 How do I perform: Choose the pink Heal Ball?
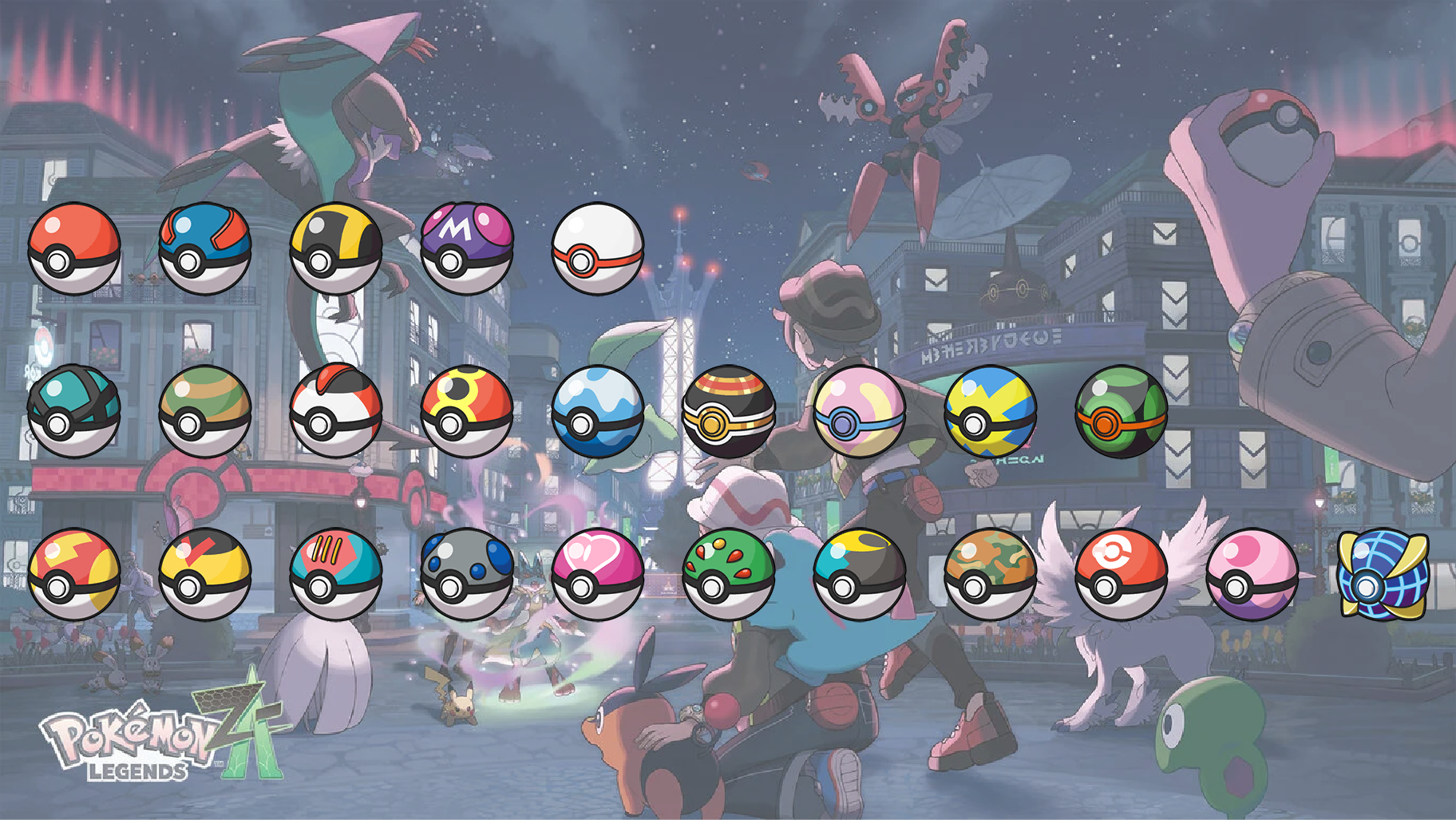coord(860,411)
